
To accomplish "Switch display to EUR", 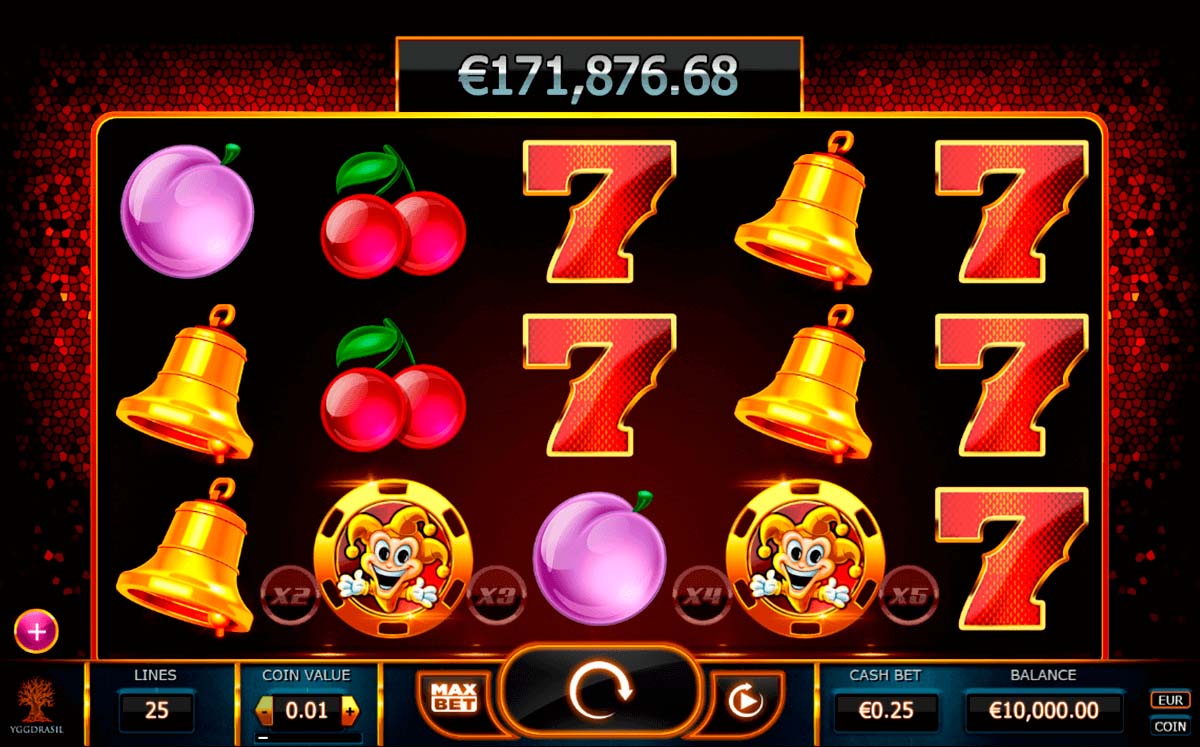I will pyautogui.click(x=1169, y=700).
